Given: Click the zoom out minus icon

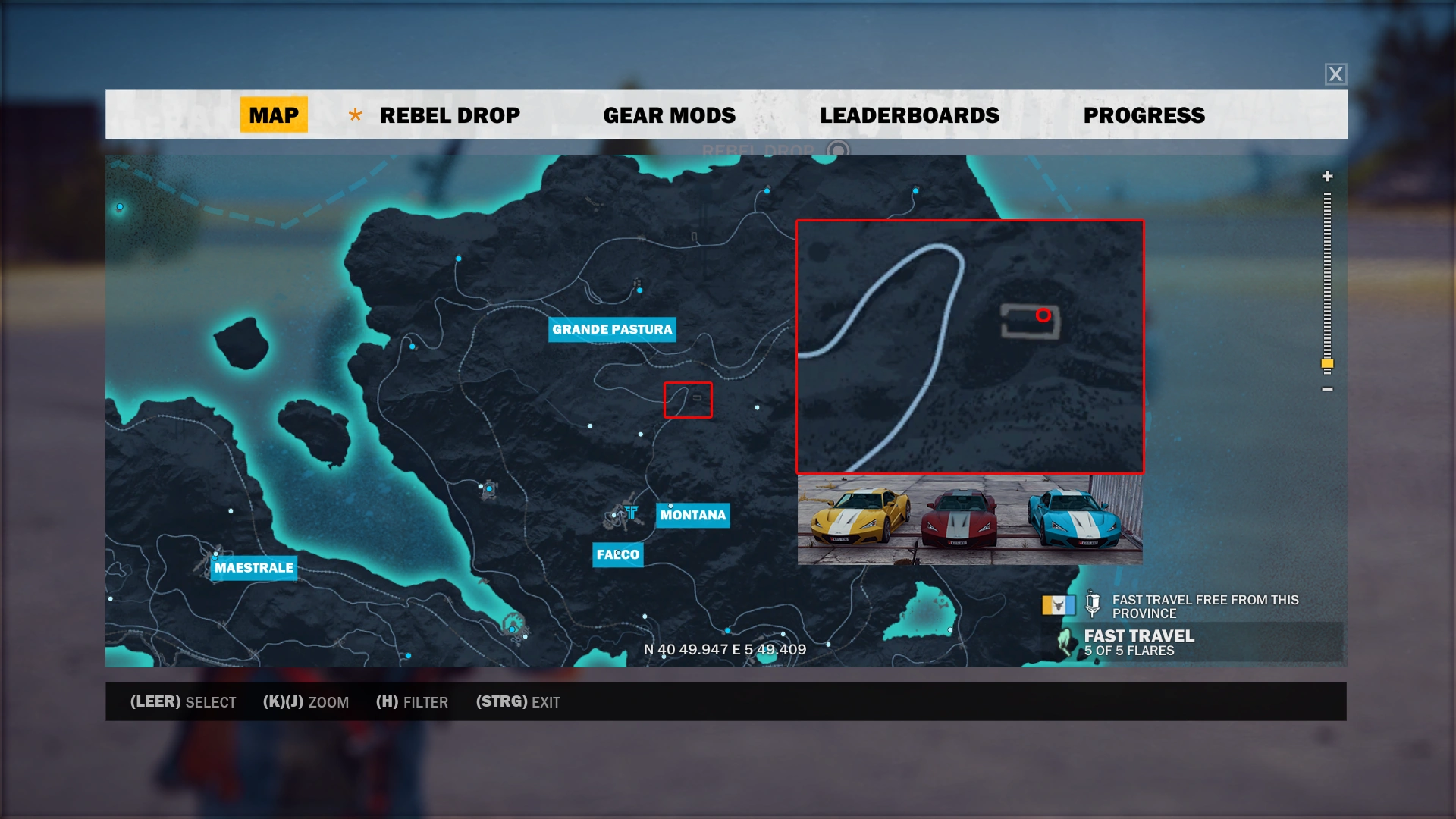Looking at the screenshot, I should pos(1326,389).
